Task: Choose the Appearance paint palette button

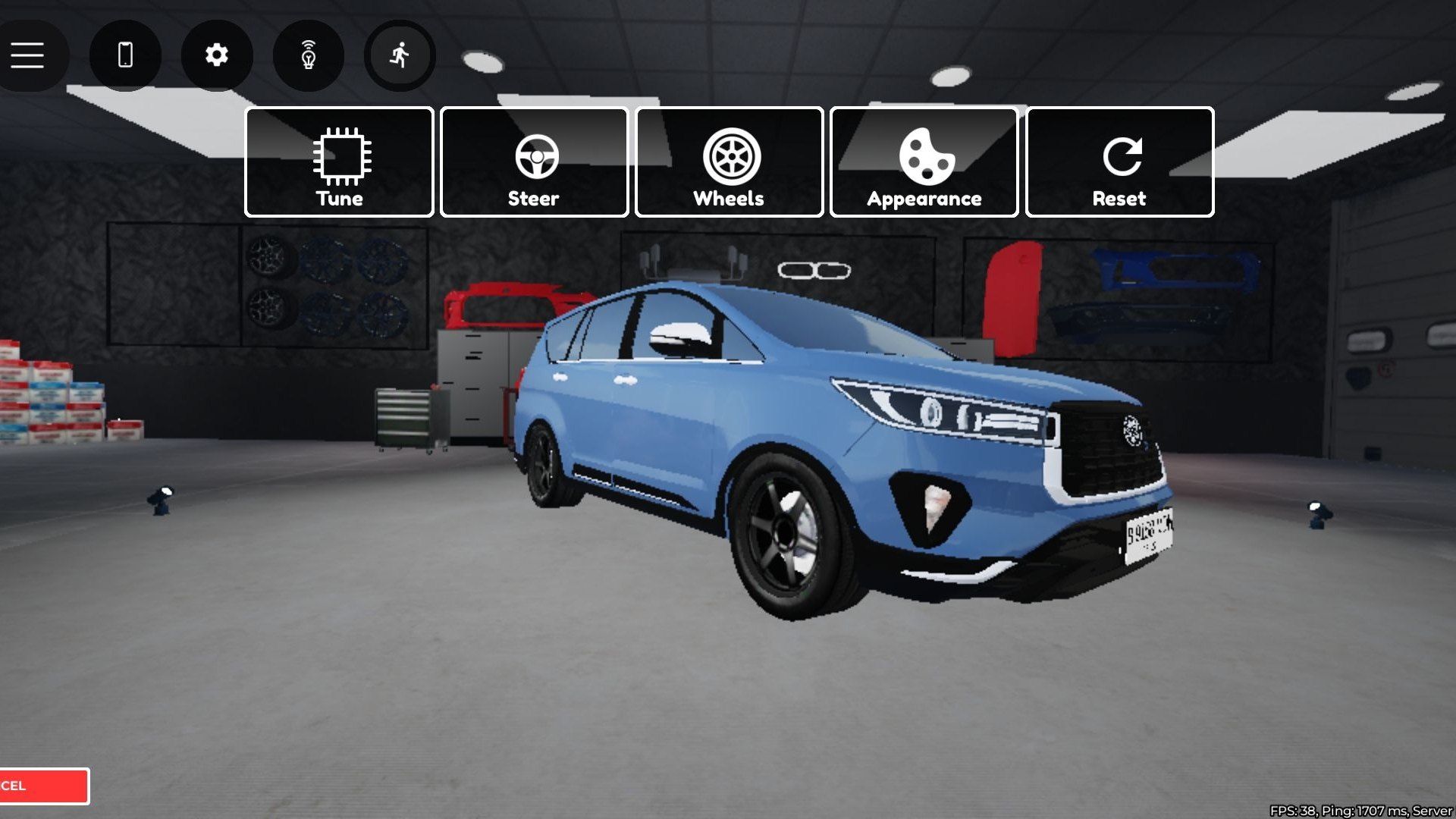Action: tap(924, 162)
